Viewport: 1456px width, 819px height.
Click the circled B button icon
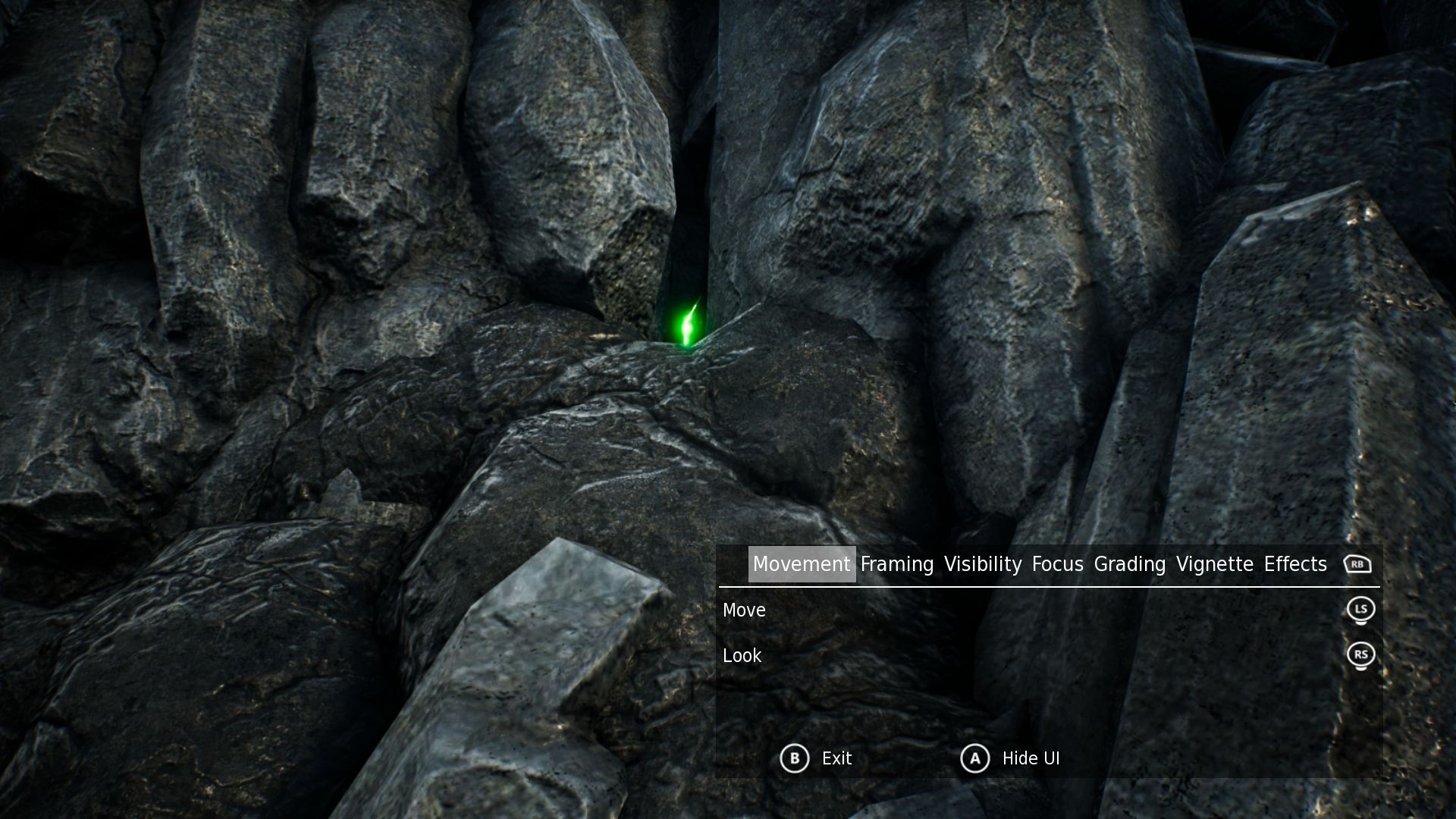794,758
